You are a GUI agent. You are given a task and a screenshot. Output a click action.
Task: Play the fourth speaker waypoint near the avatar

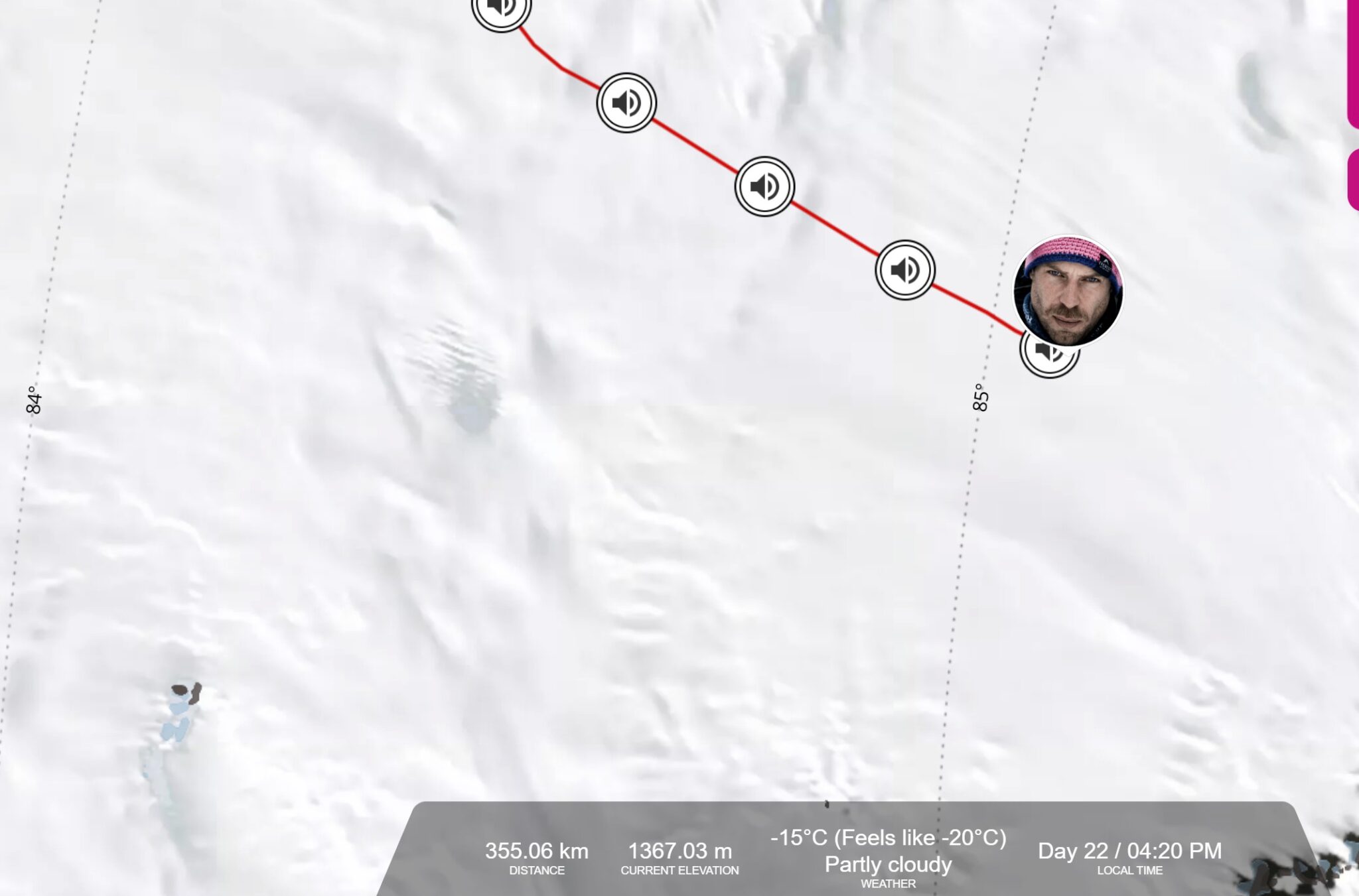(x=904, y=268)
